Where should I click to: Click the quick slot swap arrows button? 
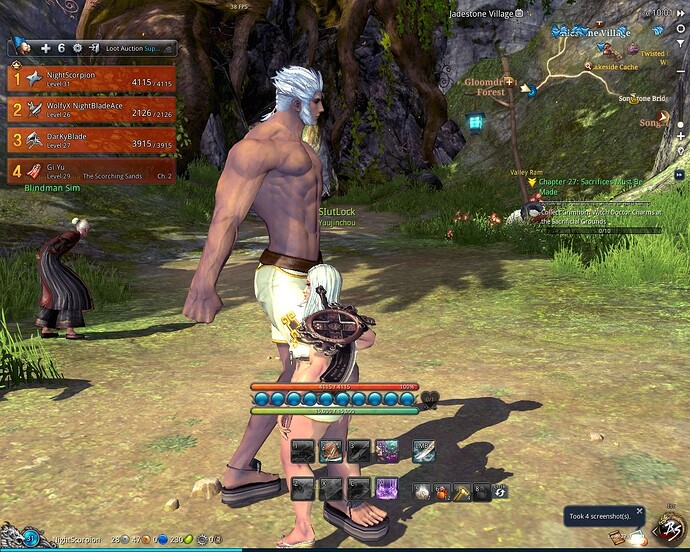500,491
